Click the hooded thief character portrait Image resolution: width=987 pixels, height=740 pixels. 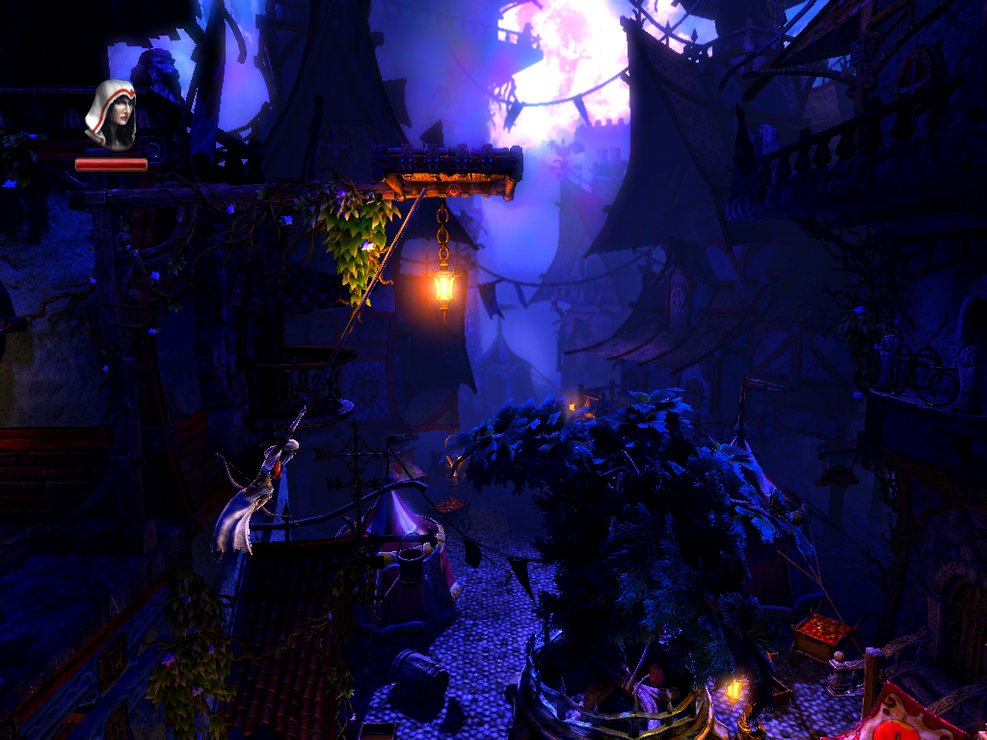[x=110, y=115]
